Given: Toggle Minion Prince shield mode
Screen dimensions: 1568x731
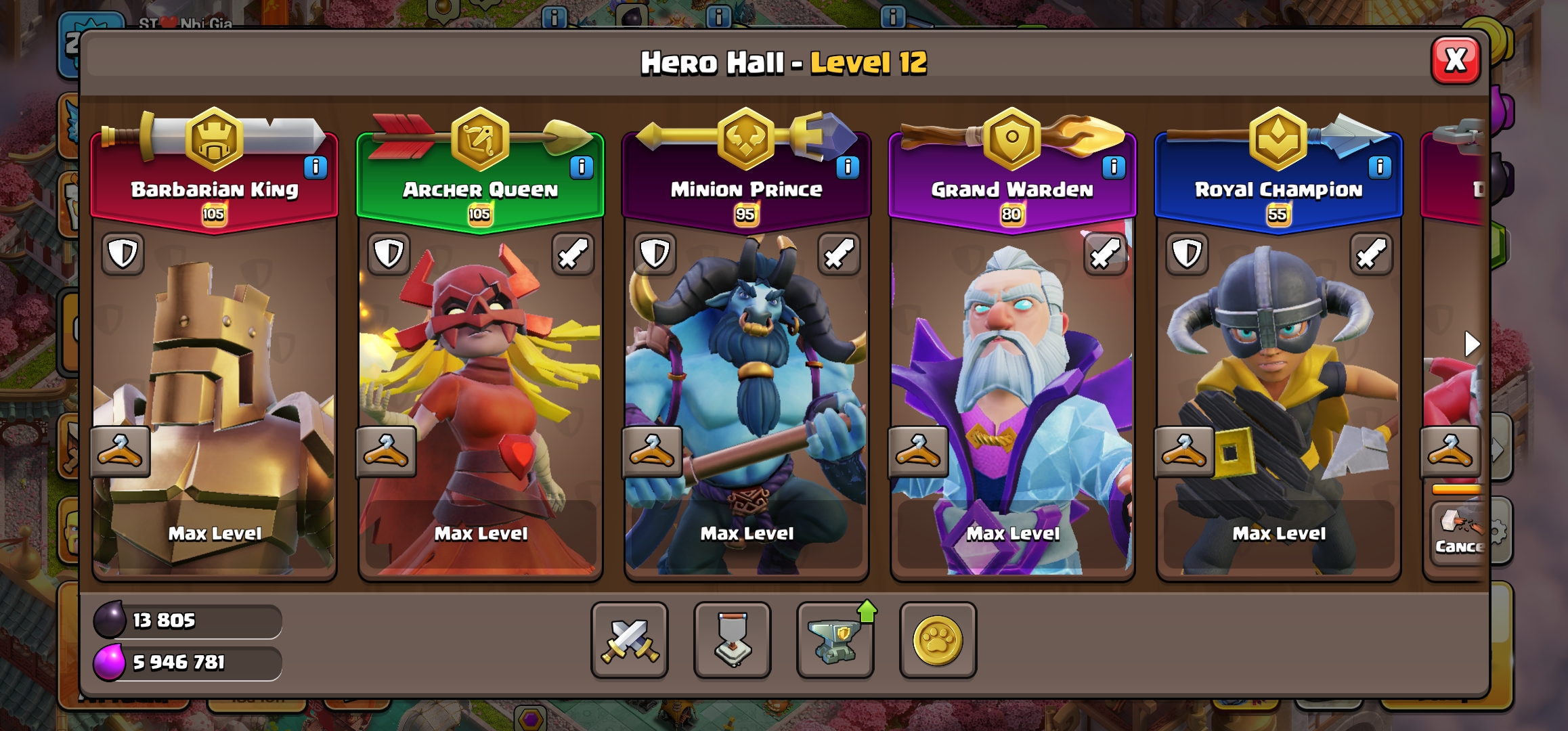Looking at the screenshot, I should click(x=655, y=254).
